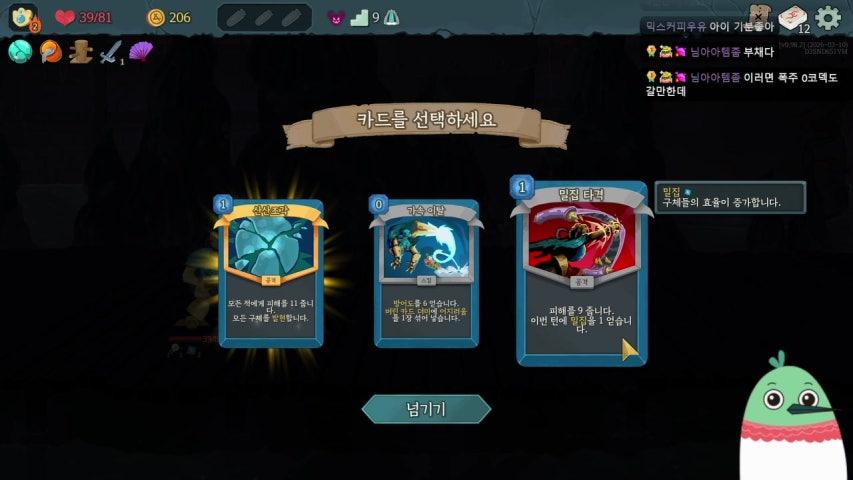This screenshot has width=853, height=480.
Task: Click the purple boss face icon
Action: [x=336, y=17]
